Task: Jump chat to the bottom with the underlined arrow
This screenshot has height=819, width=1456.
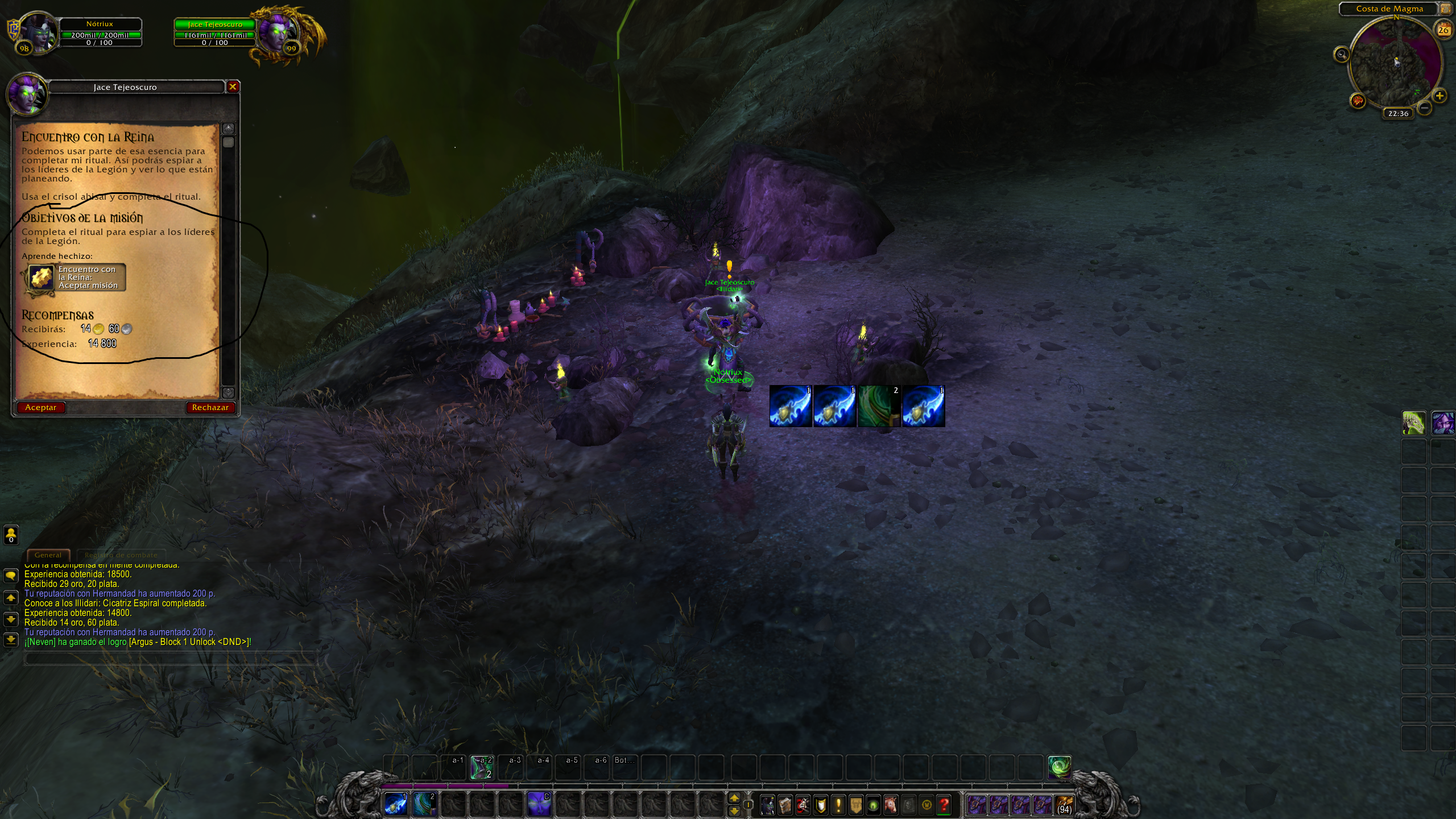Action: (11, 640)
